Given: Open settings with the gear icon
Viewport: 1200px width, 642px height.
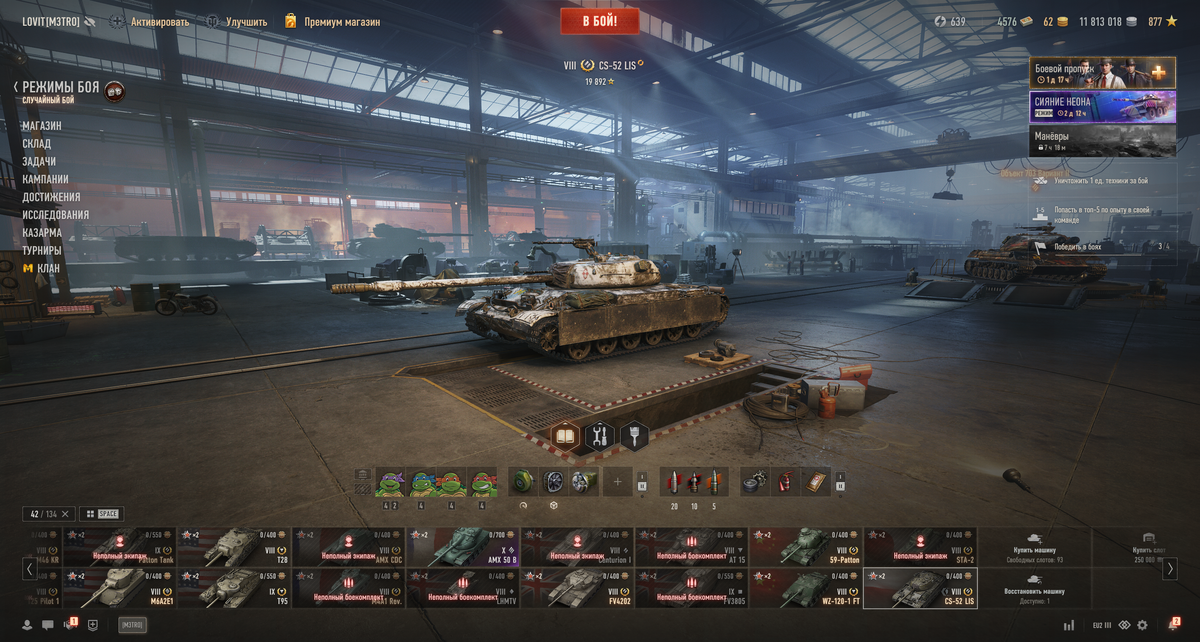Looking at the screenshot, I should pos(1143,625).
